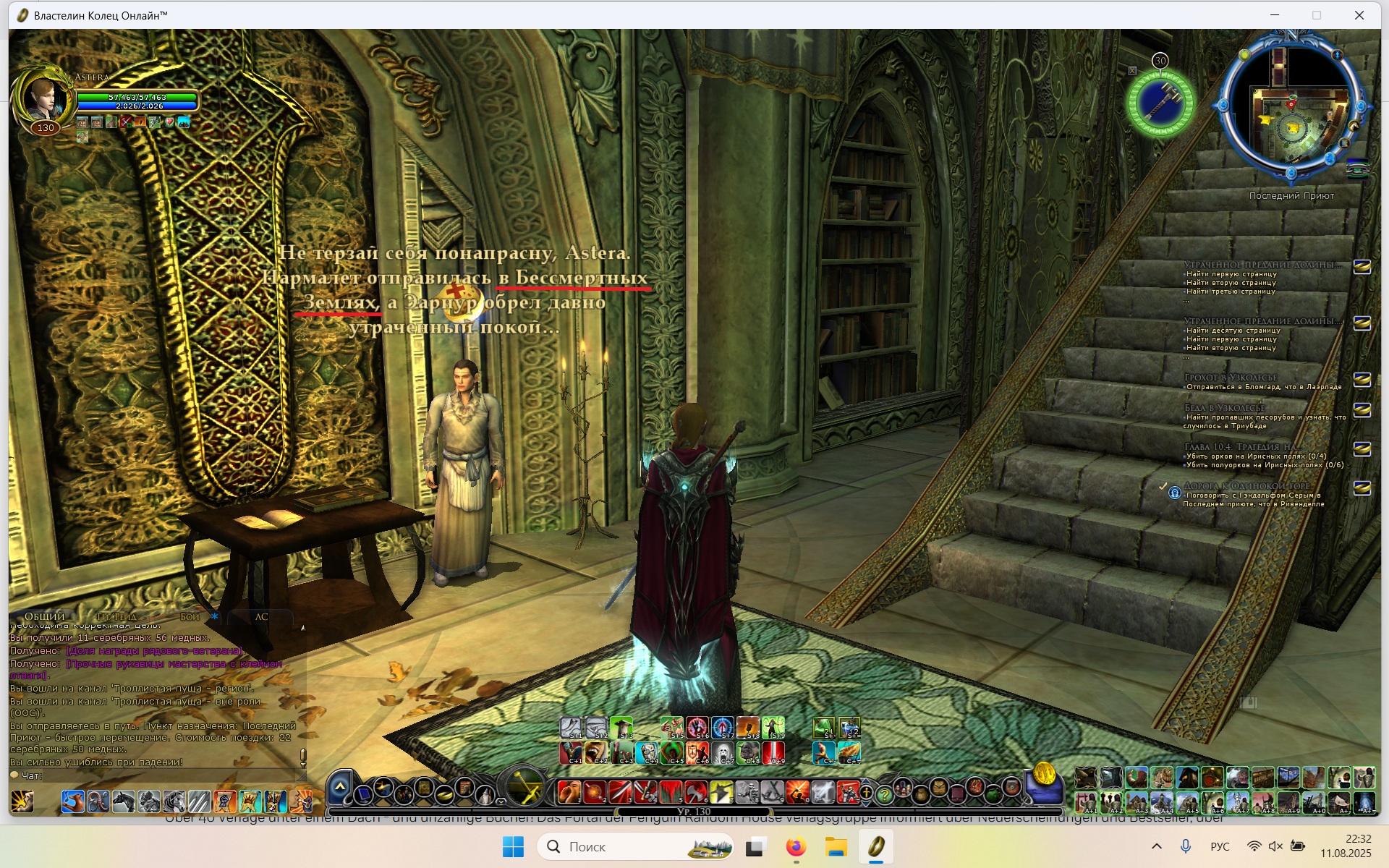
Task: Open the ЛС private messages tab
Action: pos(261,616)
